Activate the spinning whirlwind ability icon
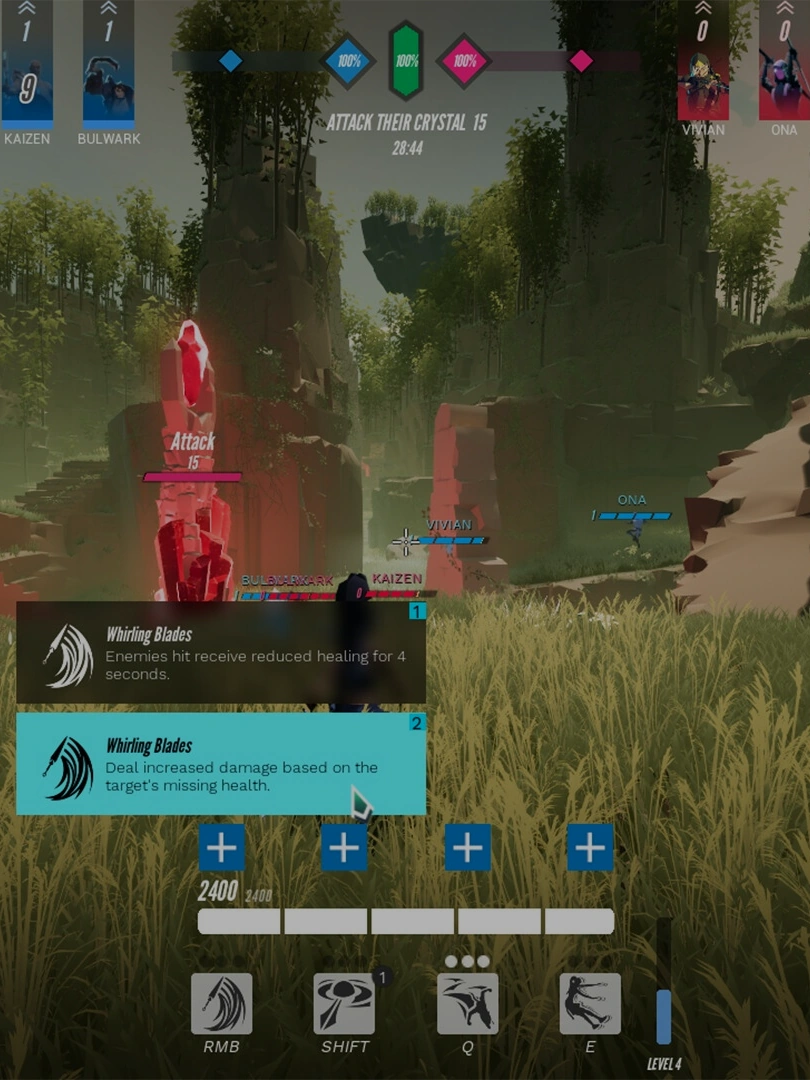 pos(344,1004)
